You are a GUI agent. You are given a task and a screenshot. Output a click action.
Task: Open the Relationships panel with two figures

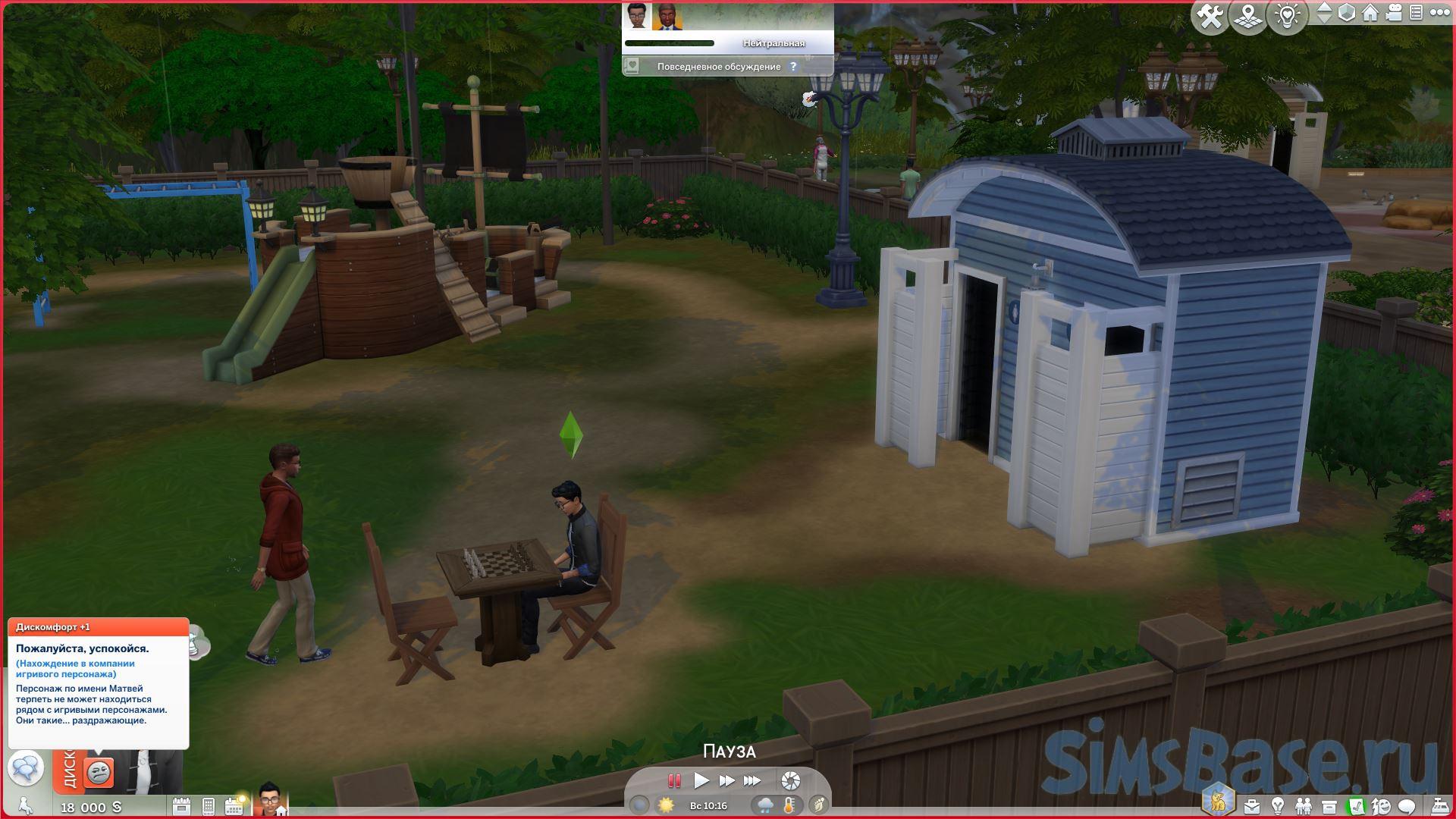click(1303, 806)
